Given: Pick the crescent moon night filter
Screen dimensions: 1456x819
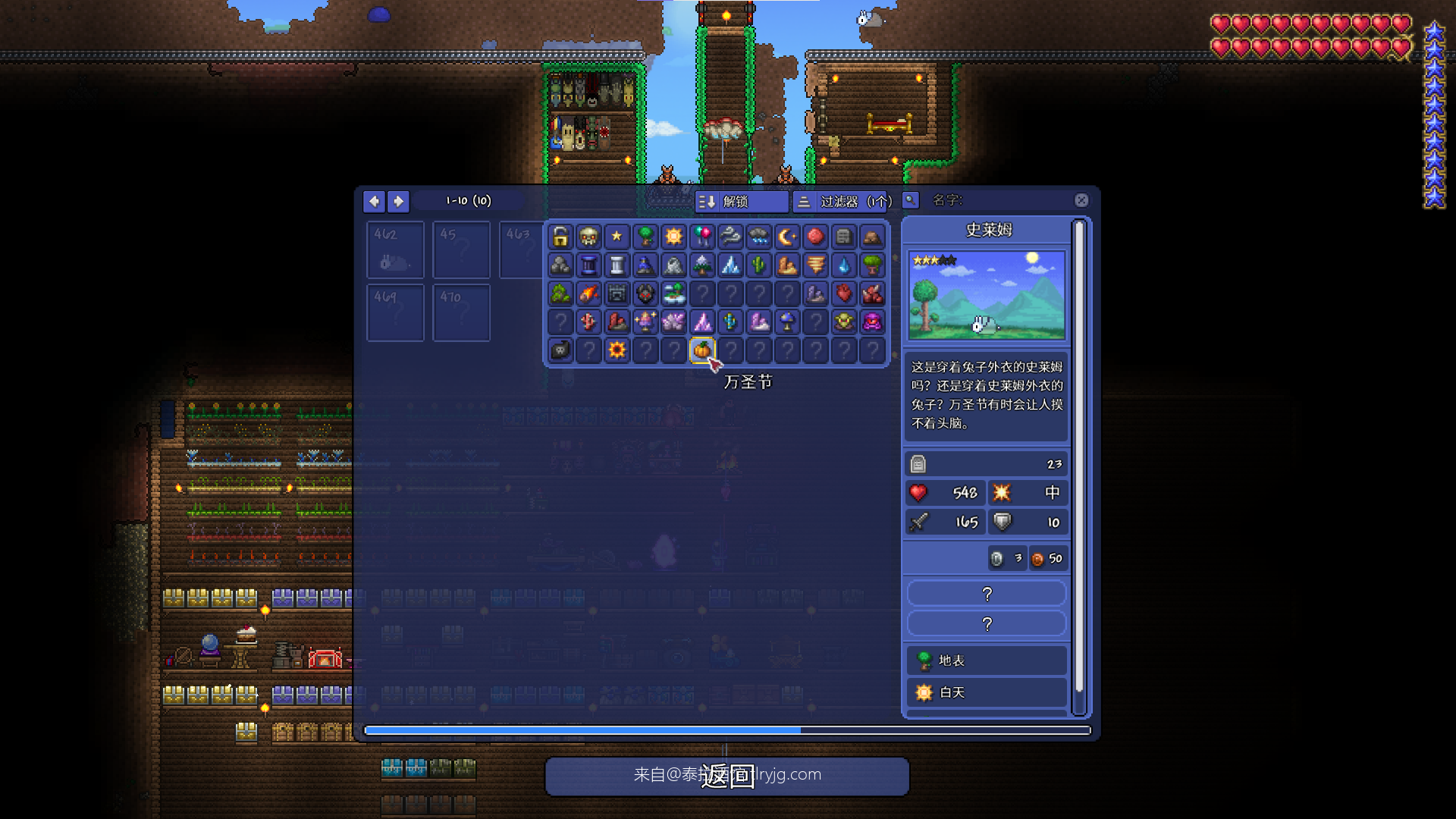Looking at the screenshot, I should [787, 237].
